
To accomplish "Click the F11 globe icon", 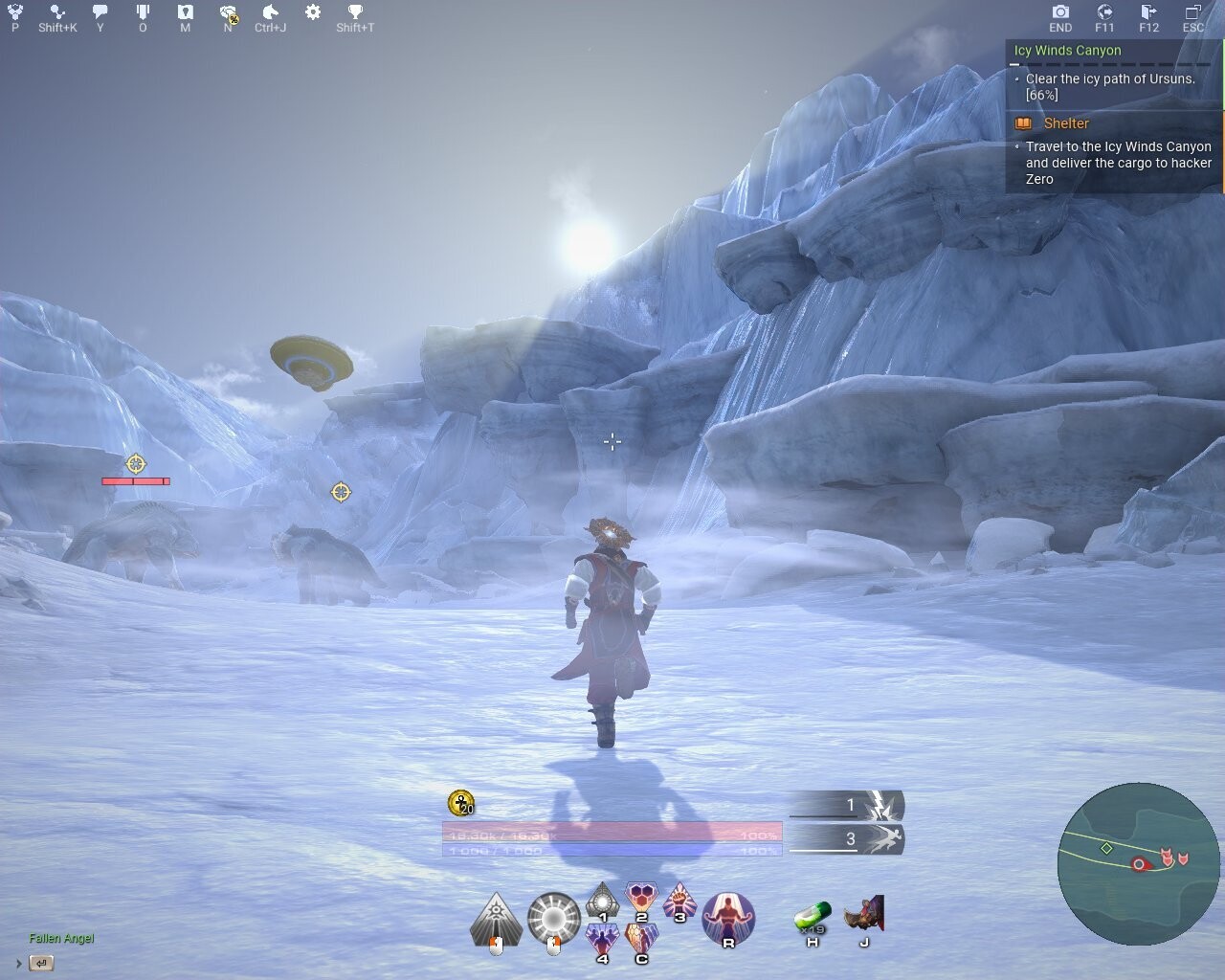I will 1105,12.
